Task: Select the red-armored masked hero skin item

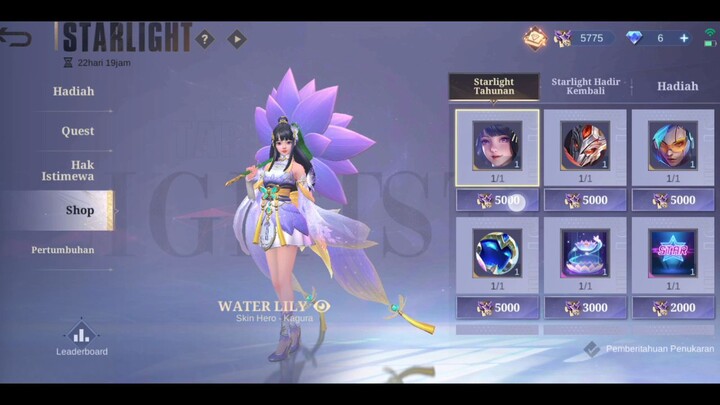Action: [x=584, y=147]
